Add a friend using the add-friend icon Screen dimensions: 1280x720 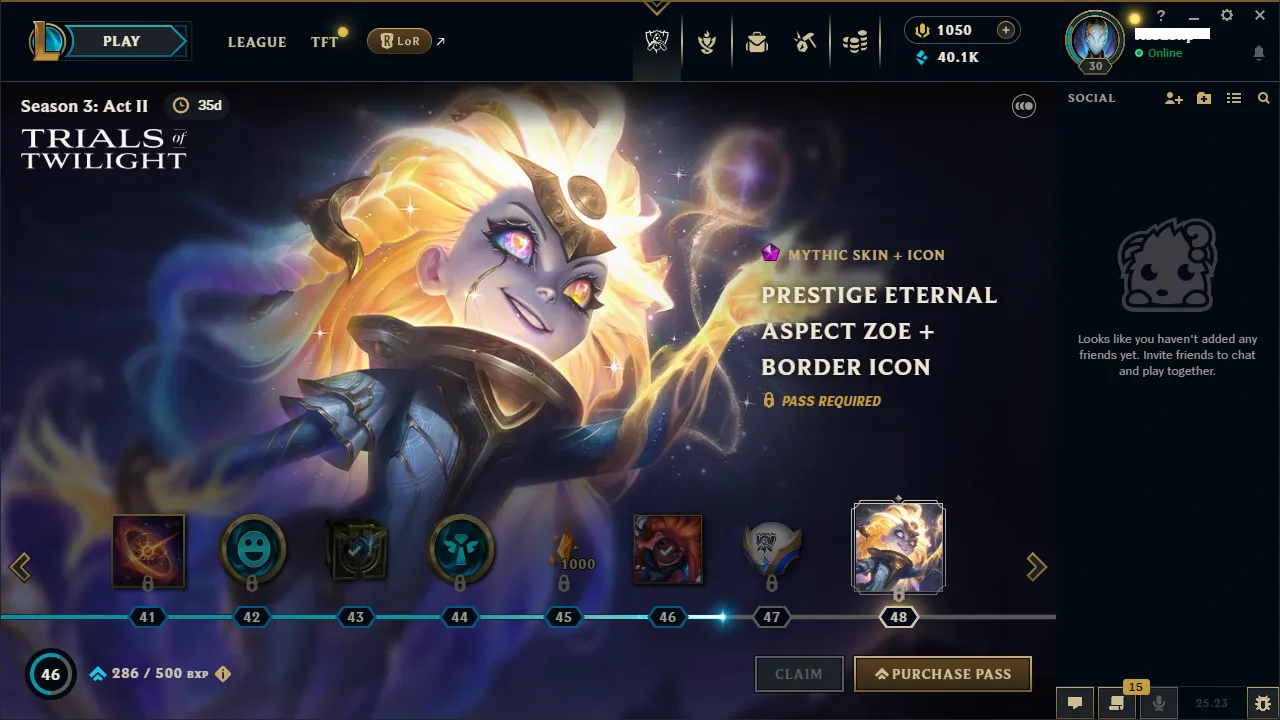[1173, 98]
